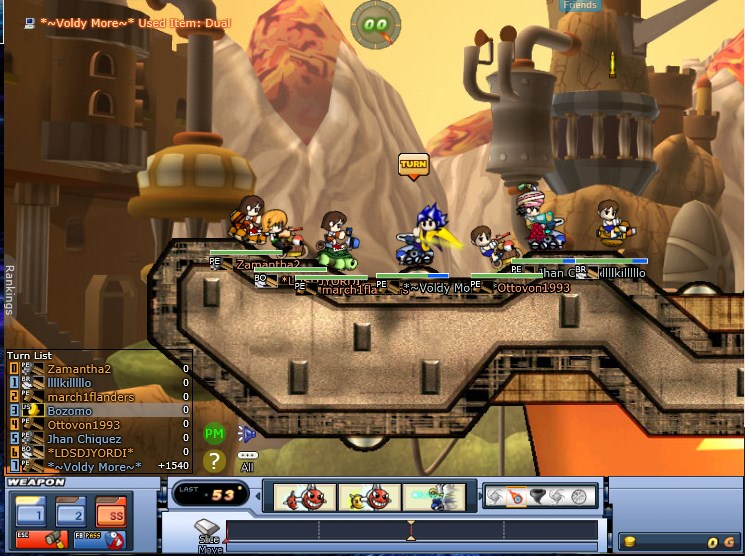Open the yellow question mark help

pyautogui.click(x=214, y=461)
